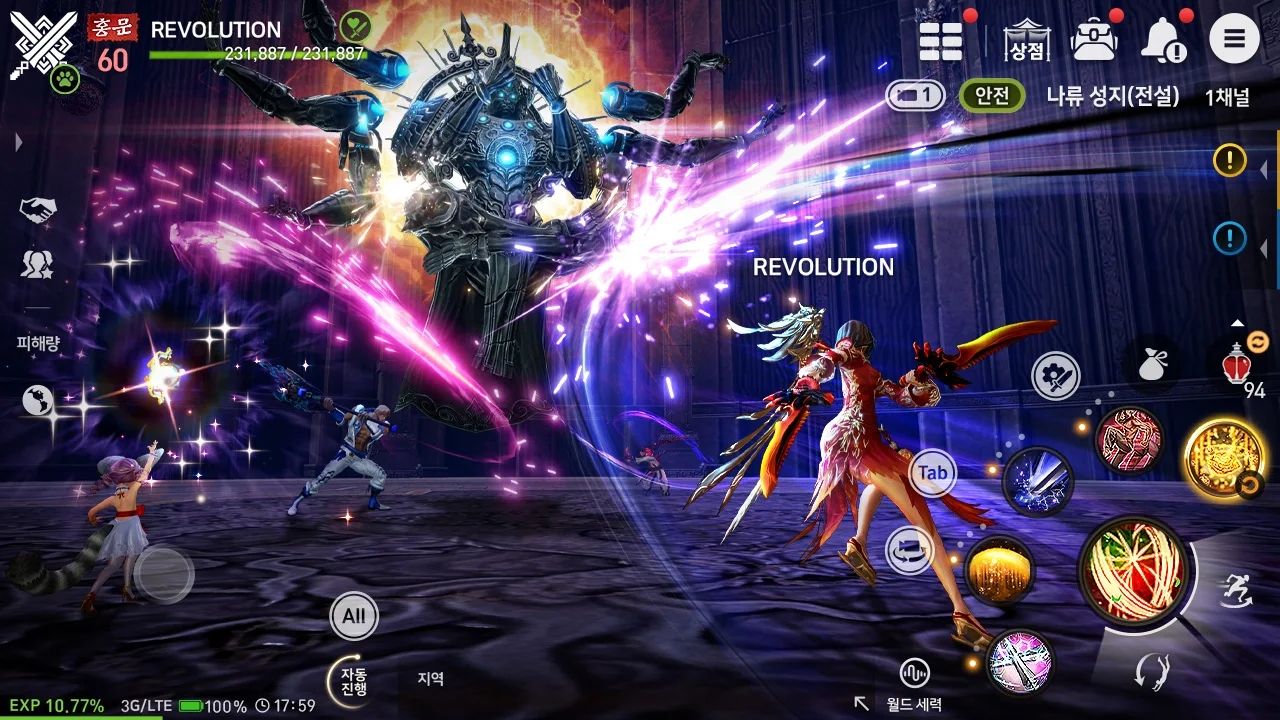This screenshot has height=720, width=1280.
Task: Open the backpack inventory
Action: click(x=1093, y=41)
